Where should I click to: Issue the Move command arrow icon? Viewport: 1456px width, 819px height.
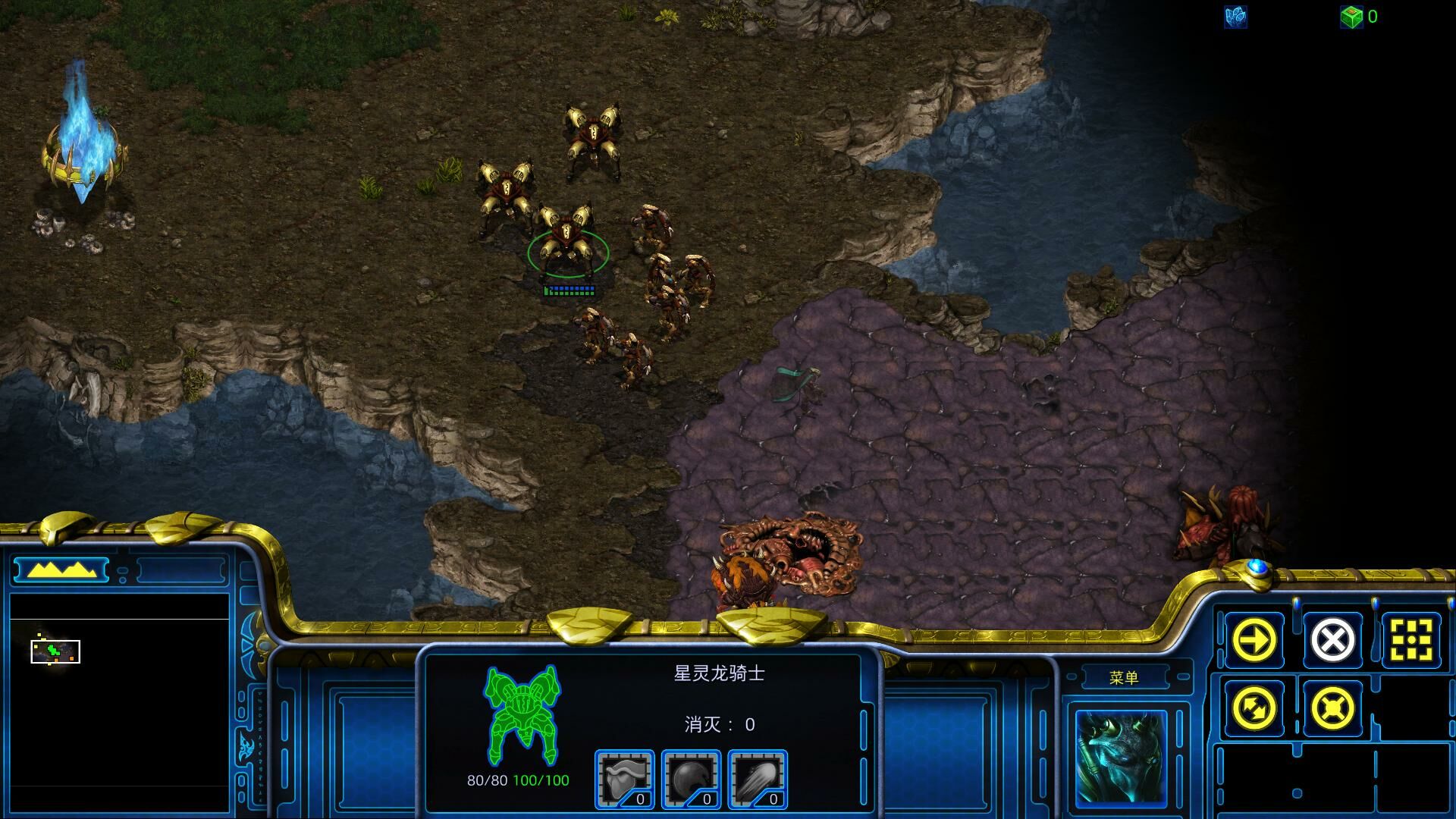pos(1254,640)
